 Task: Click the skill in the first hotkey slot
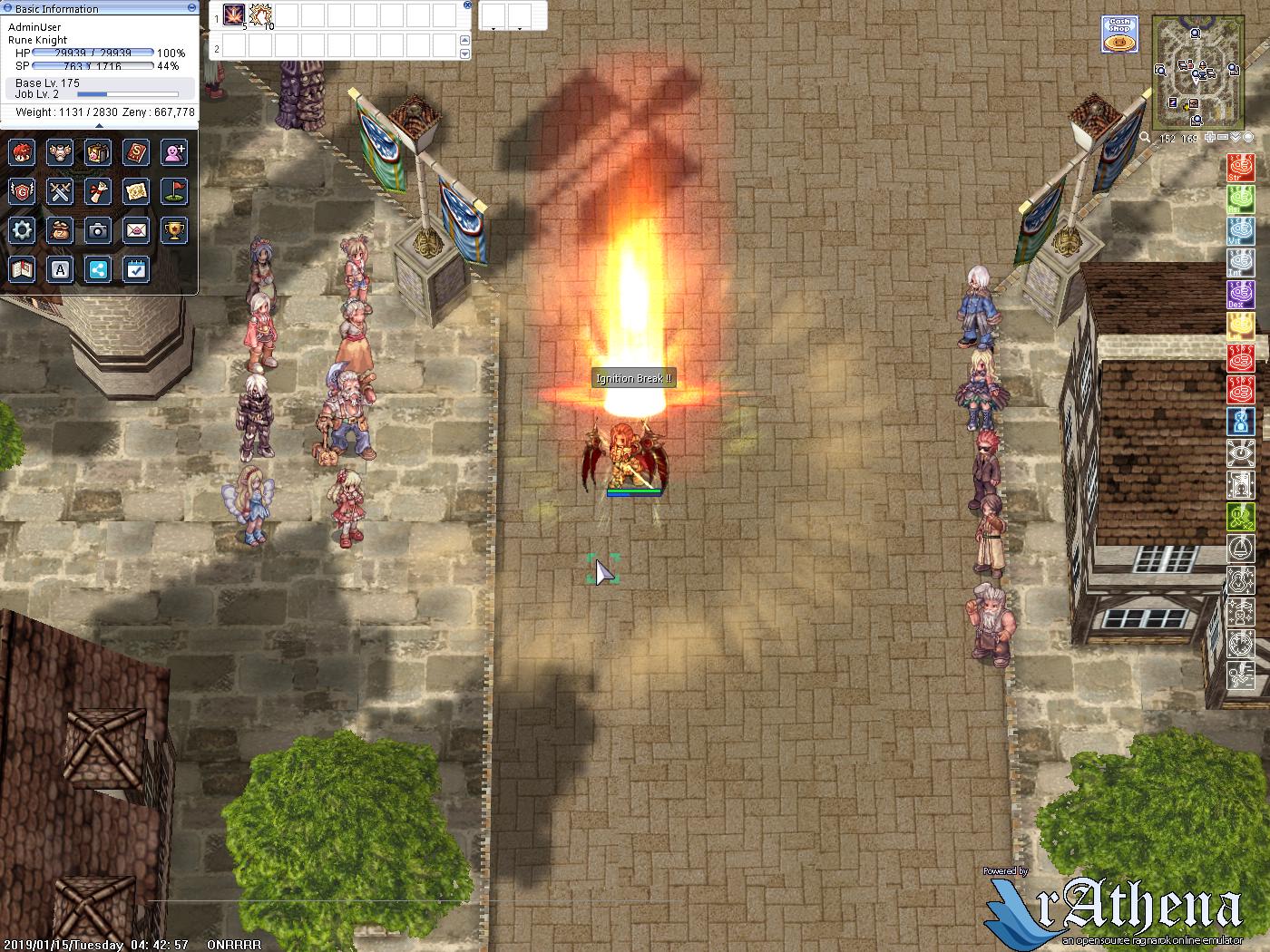coord(233,15)
